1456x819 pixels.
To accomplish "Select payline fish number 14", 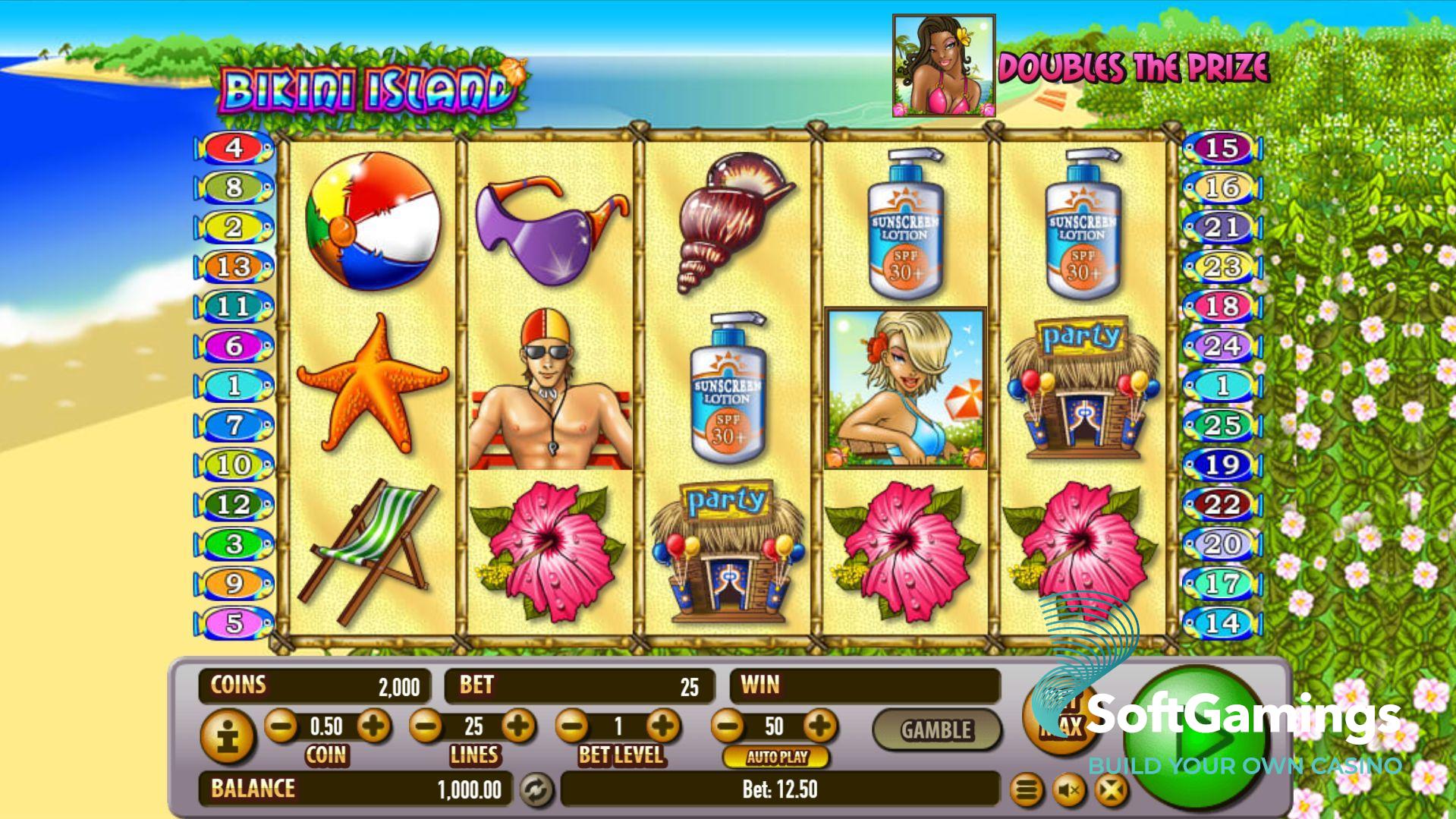I will point(1222,623).
